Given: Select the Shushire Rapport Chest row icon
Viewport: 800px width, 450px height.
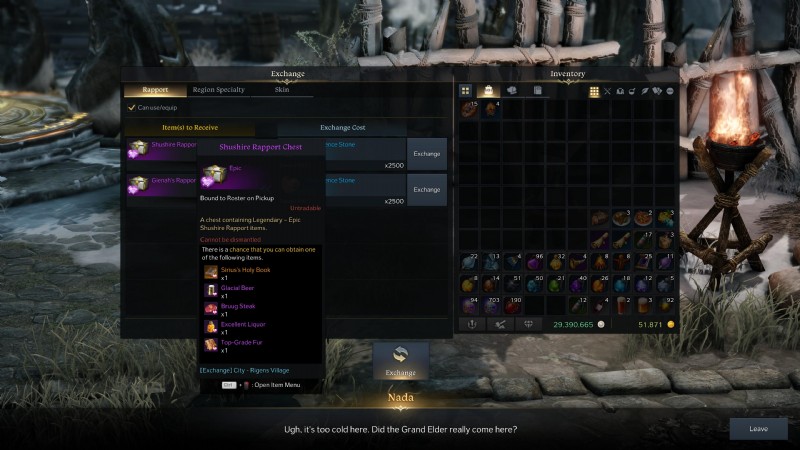Looking at the screenshot, I should [x=138, y=149].
